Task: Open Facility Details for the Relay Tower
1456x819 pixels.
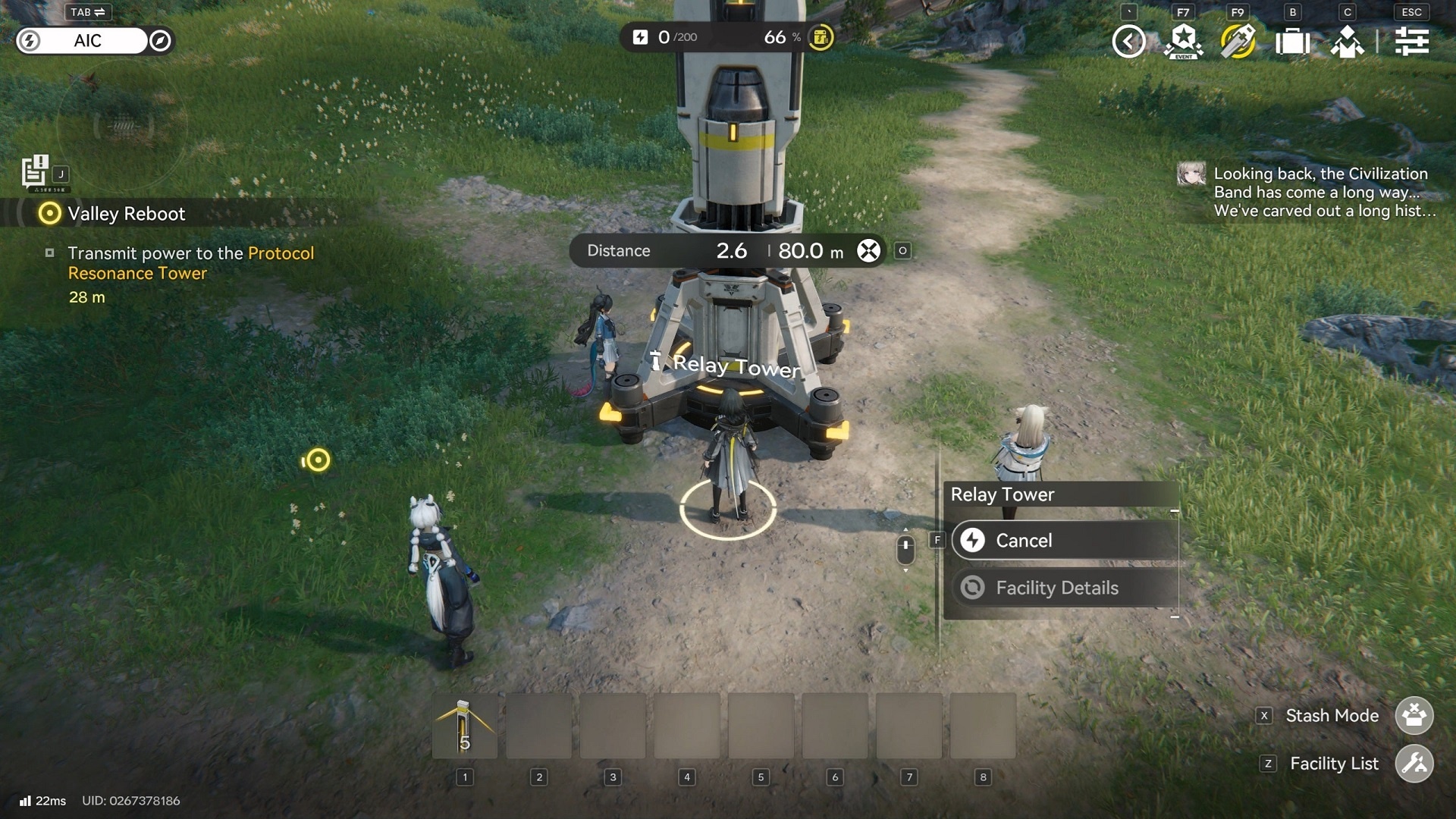Action: (1065, 588)
